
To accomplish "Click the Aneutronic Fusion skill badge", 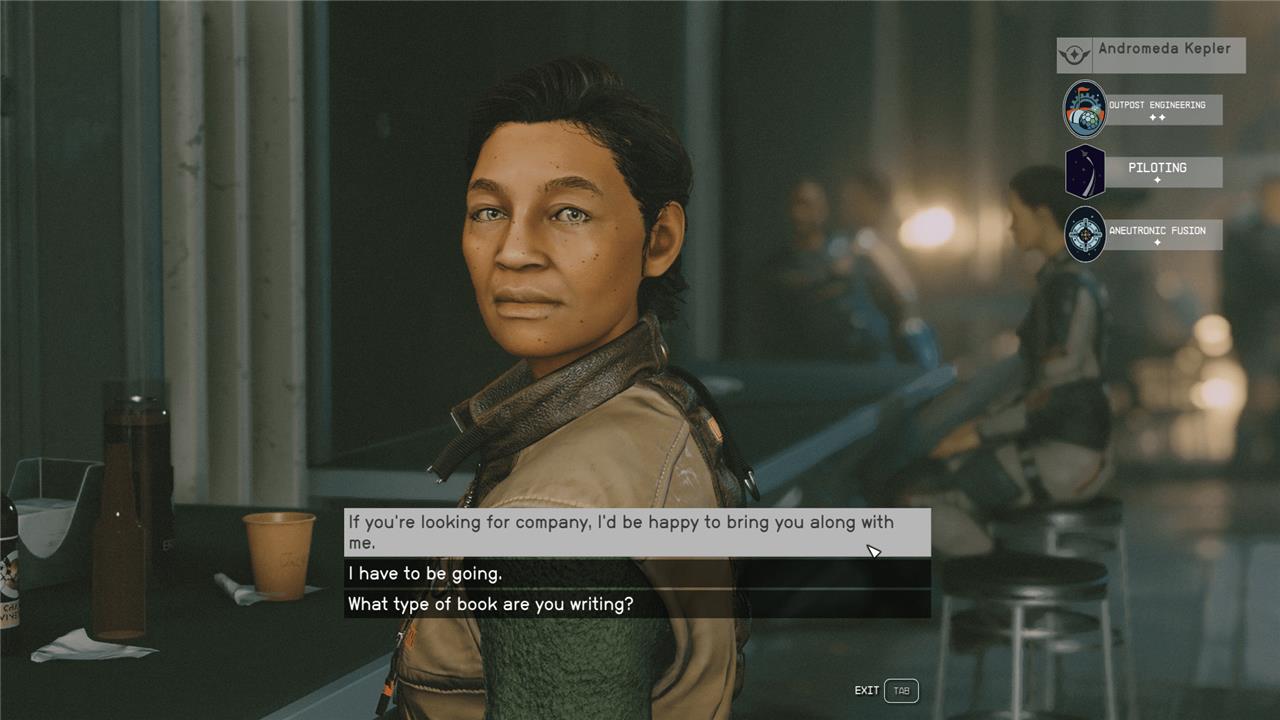I will 1085,234.
